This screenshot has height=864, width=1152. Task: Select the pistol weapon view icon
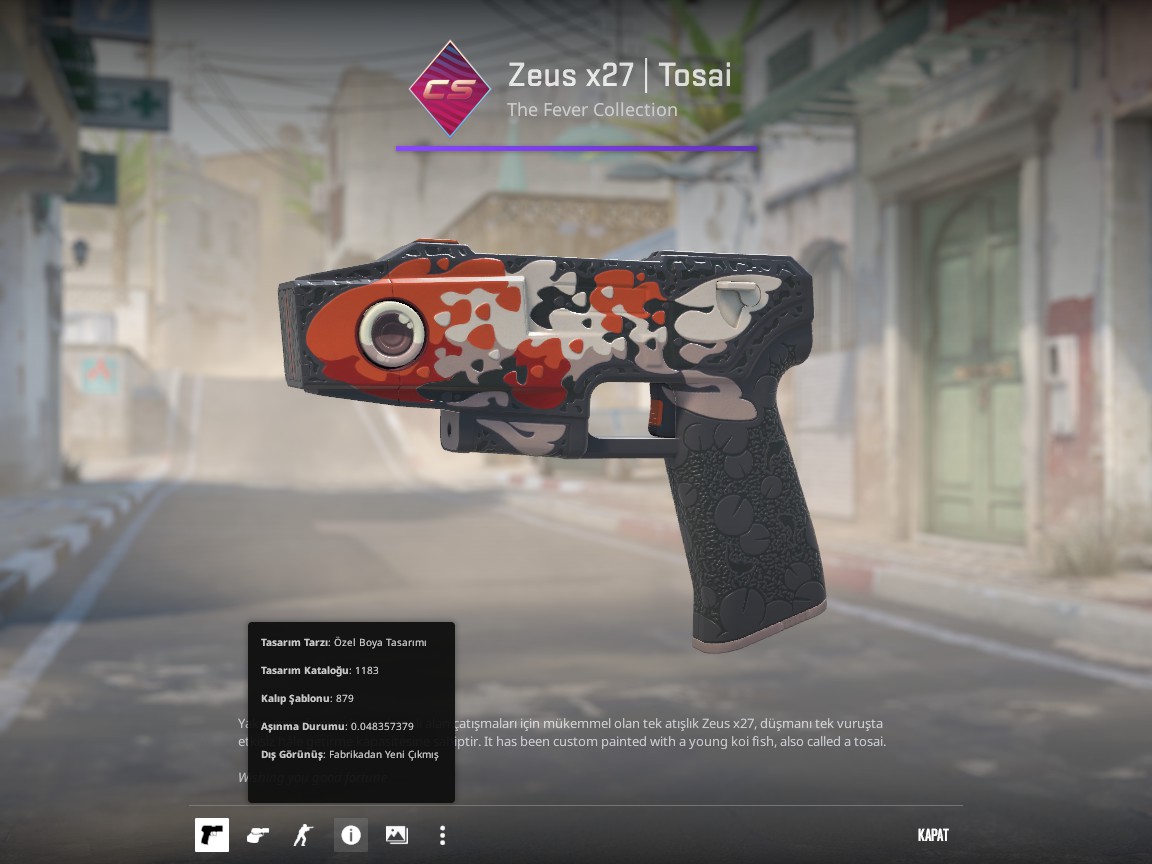[x=211, y=835]
